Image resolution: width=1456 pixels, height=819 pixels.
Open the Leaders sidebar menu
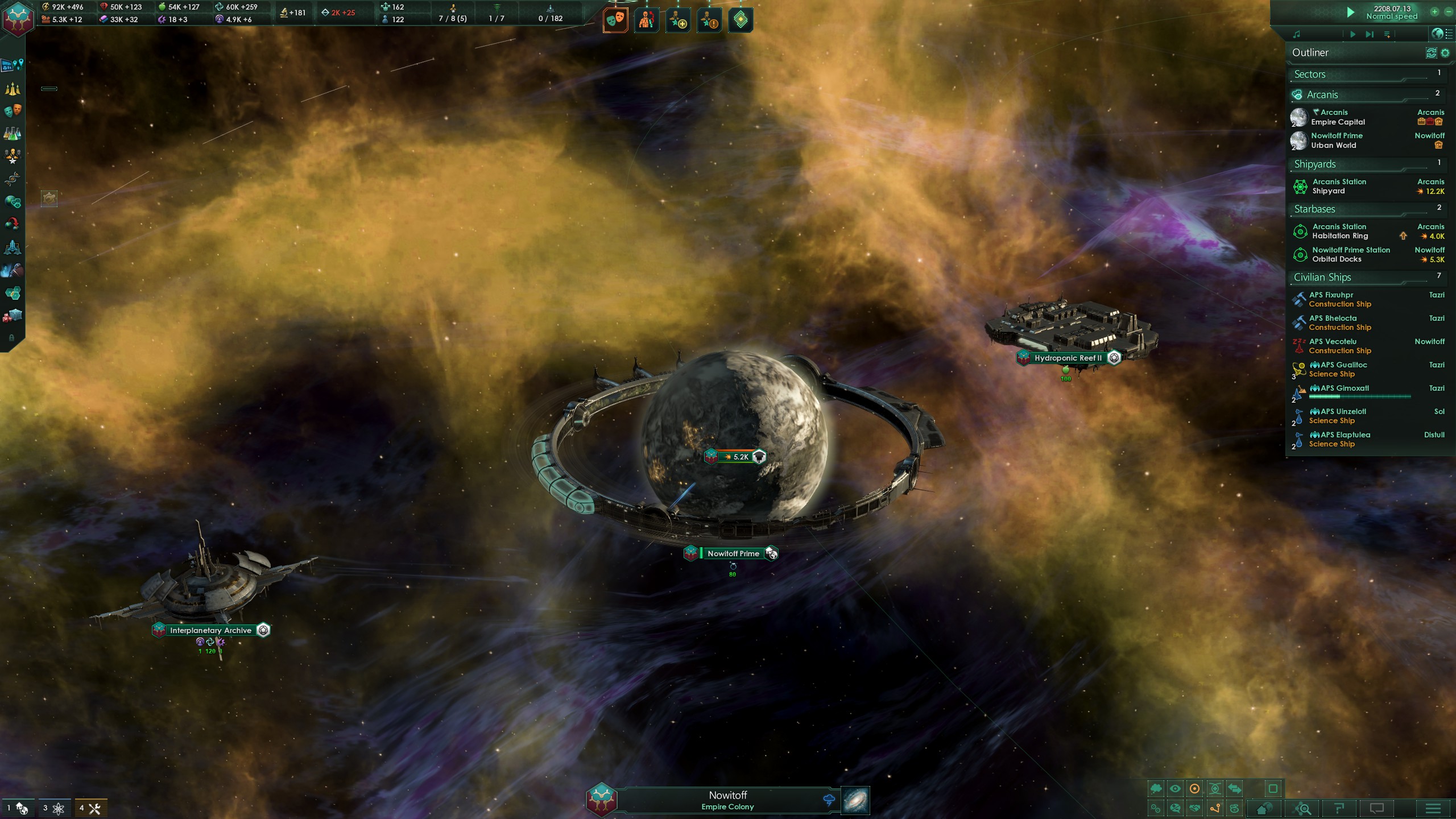point(13,155)
